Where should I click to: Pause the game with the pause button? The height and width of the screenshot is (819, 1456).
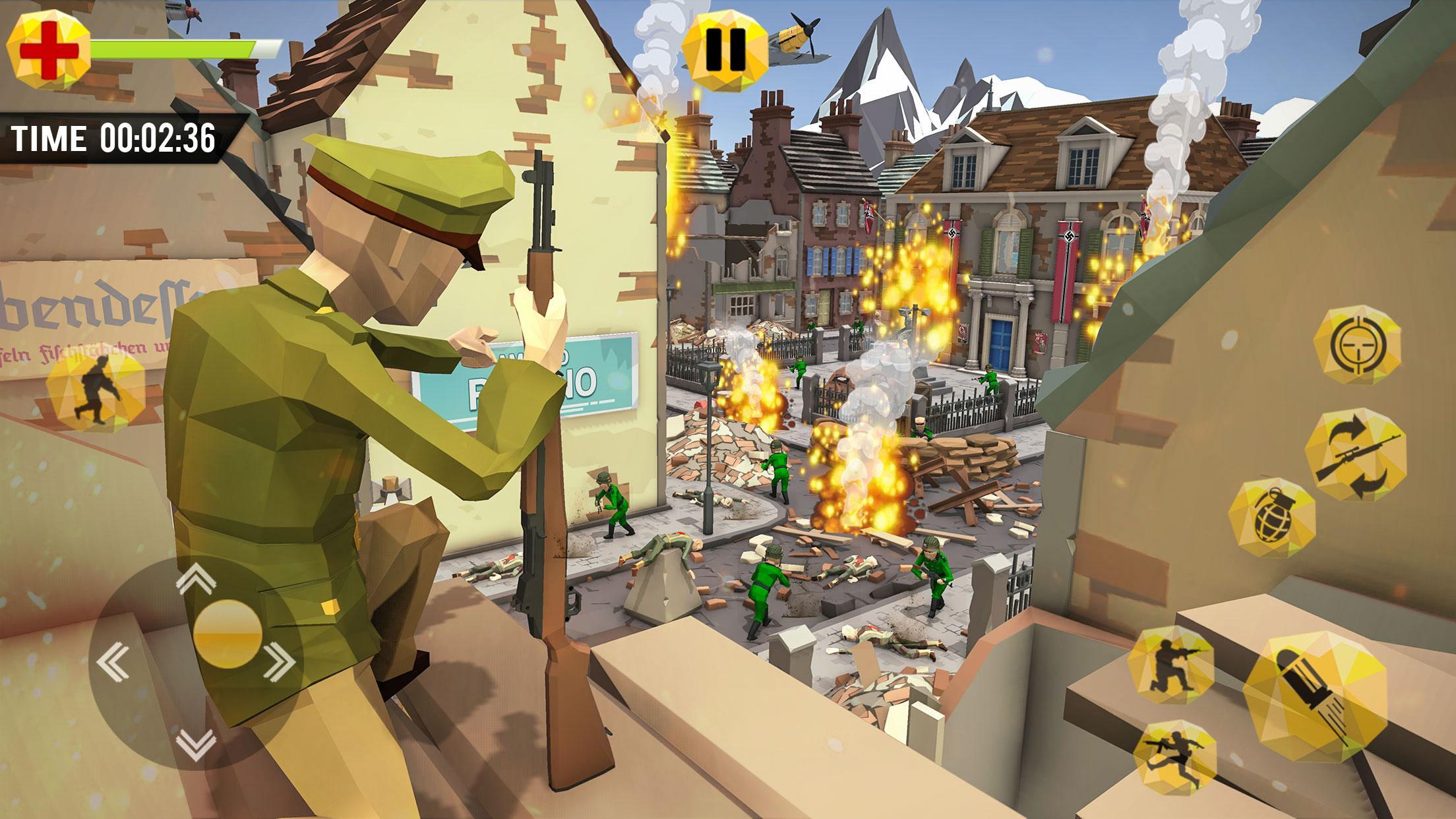(x=725, y=49)
